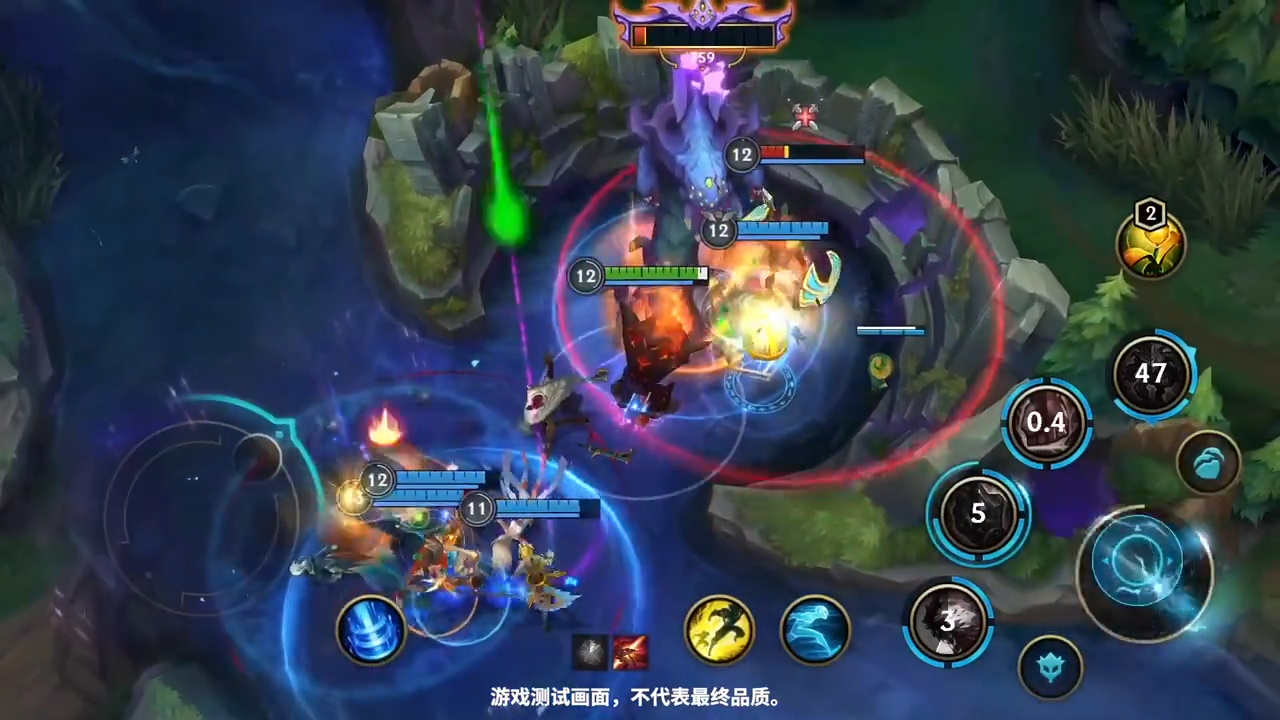Activate the blue running-figure Ghost spell
The width and height of the screenshot is (1280, 720).
pyautogui.click(x=815, y=629)
